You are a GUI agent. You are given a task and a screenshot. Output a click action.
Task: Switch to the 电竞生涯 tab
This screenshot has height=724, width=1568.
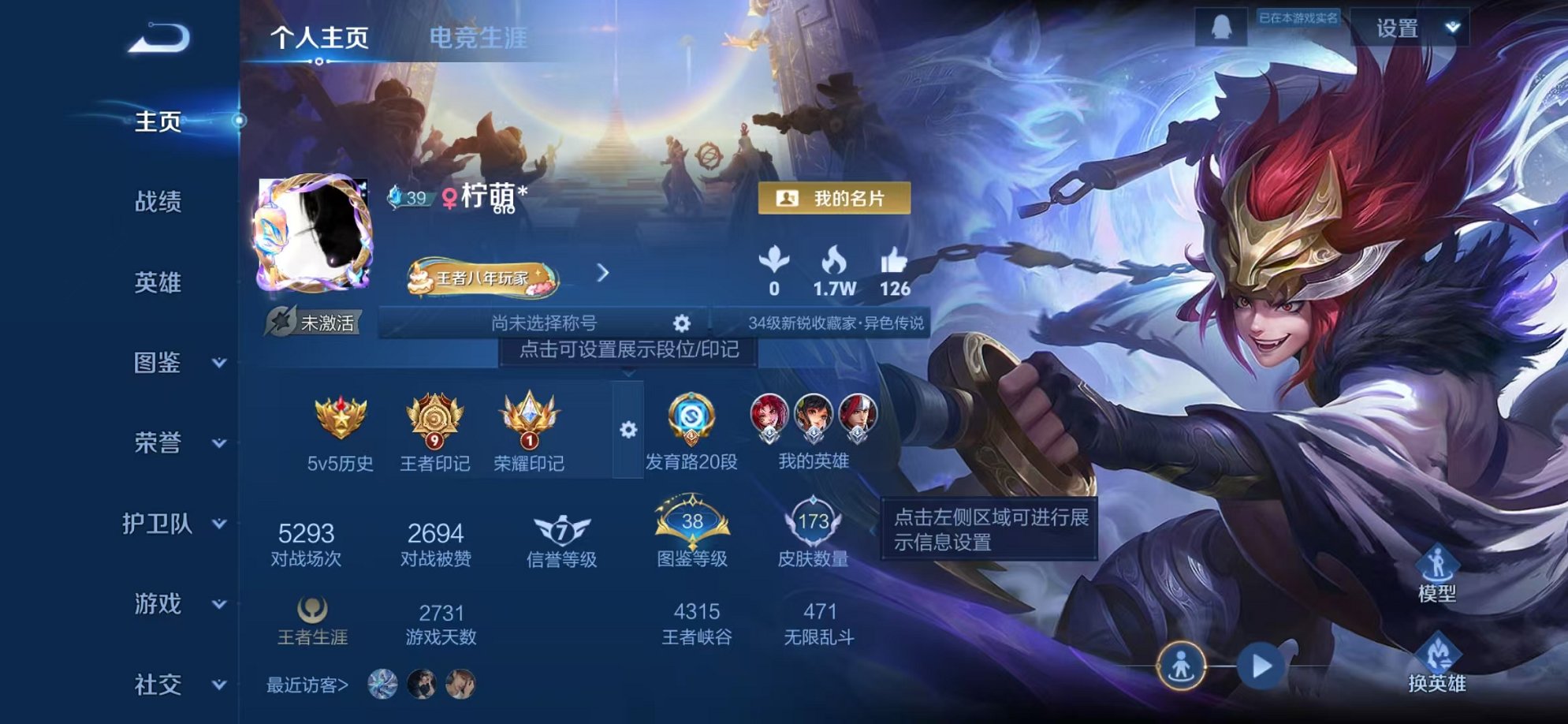[x=479, y=35]
